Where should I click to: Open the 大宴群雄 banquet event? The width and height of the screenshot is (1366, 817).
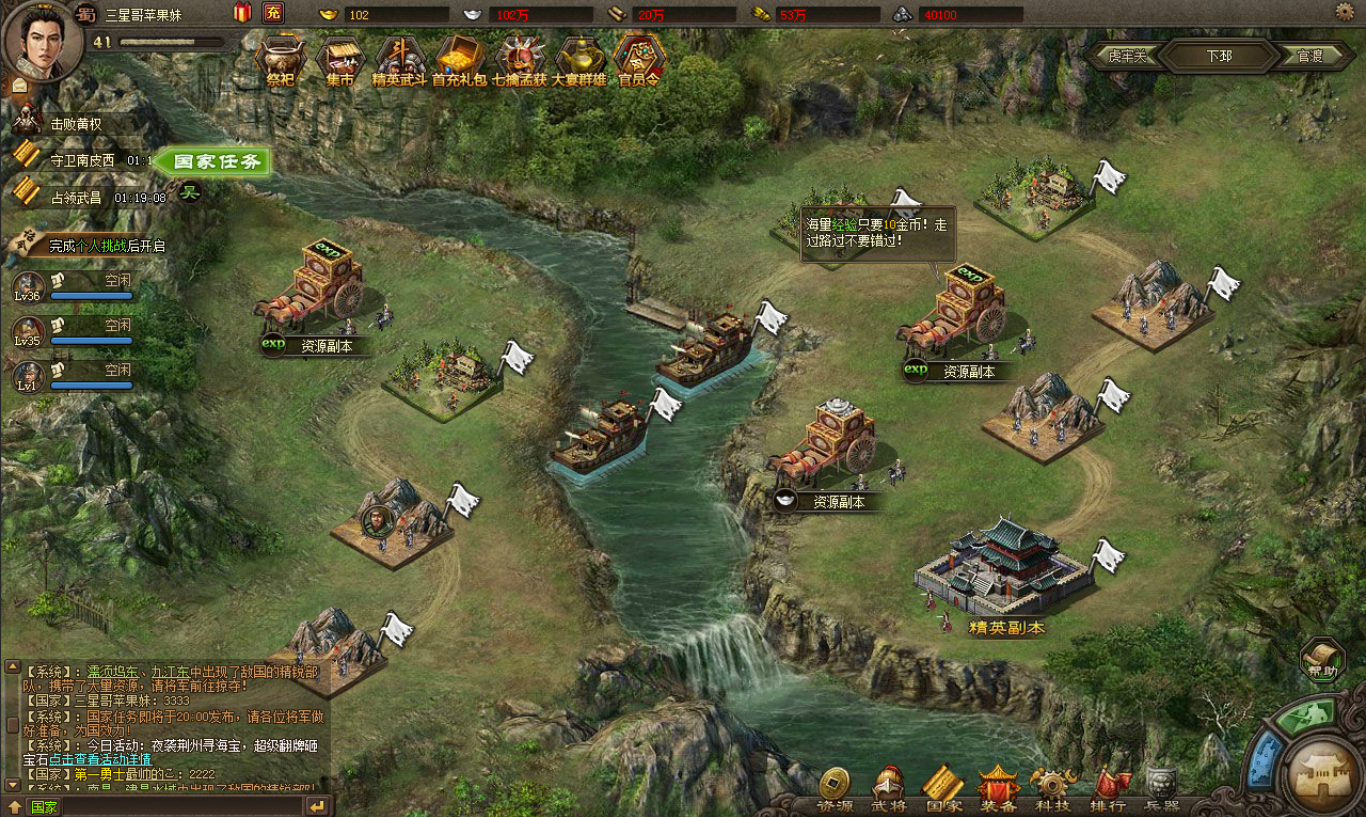click(579, 60)
